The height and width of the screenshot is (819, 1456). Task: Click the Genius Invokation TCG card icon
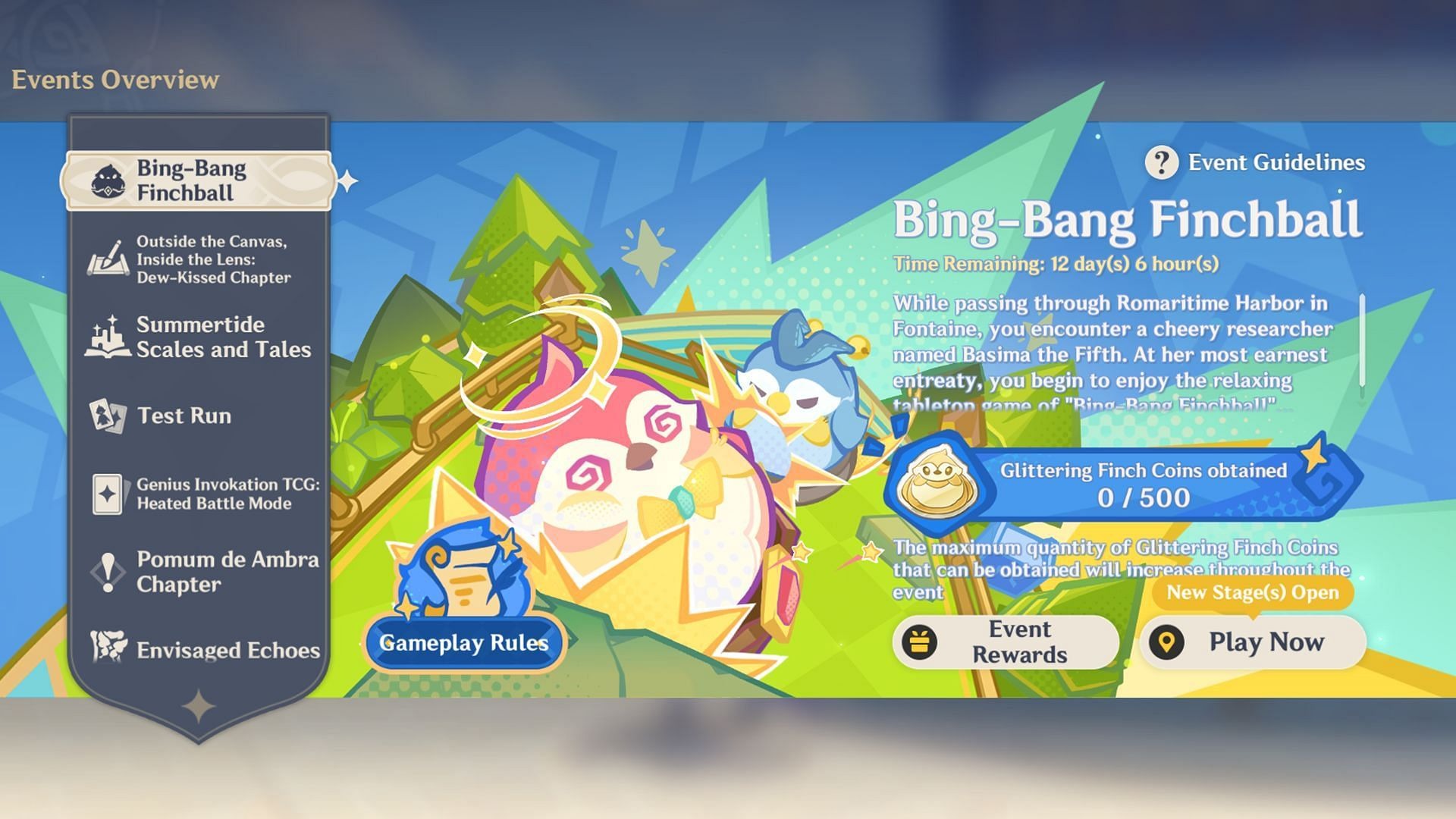click(x=107, y=494)
